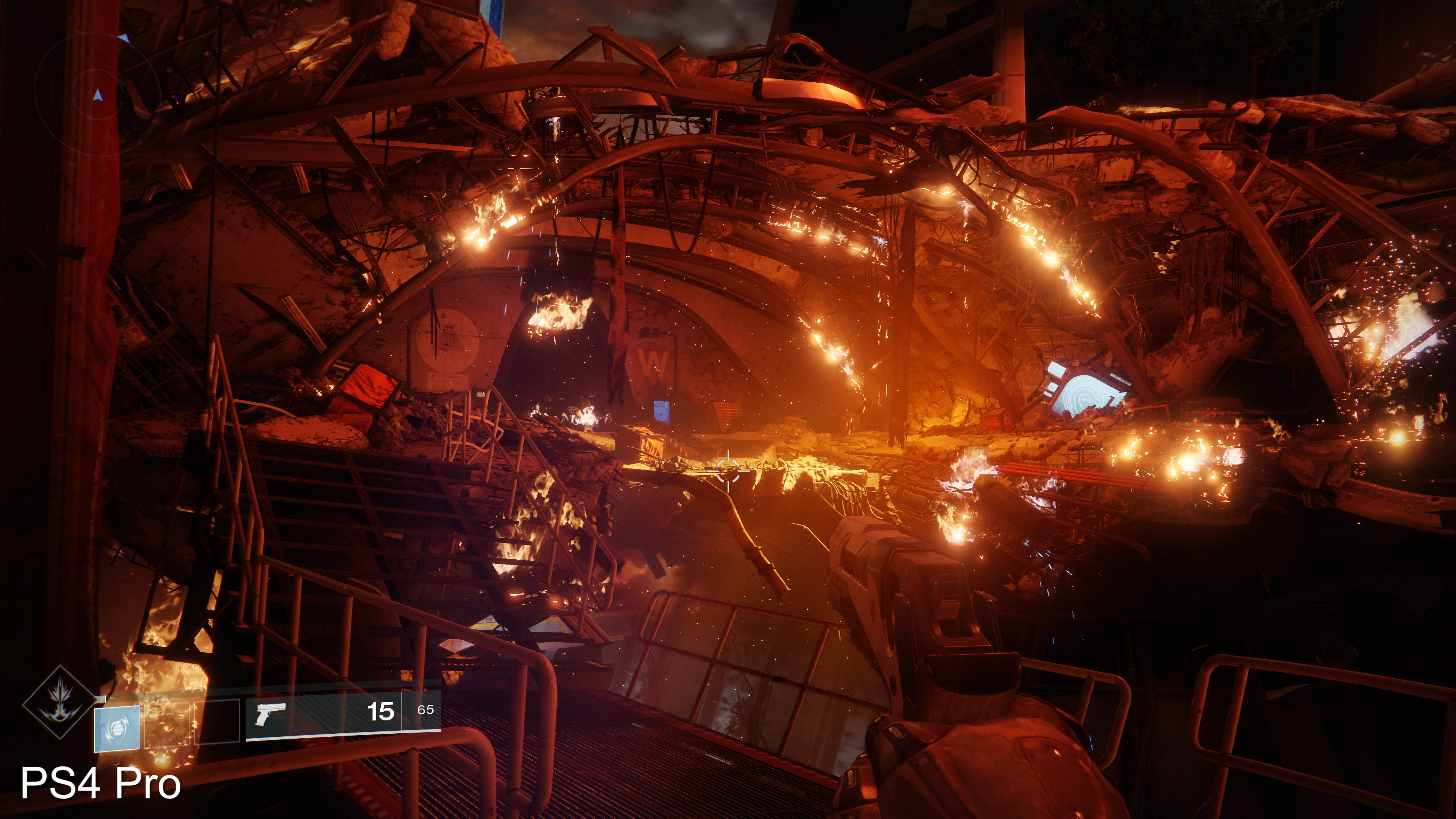1456x819 pixels.
Task: Select the highlighted grenade ability slot
Action: 117,728
